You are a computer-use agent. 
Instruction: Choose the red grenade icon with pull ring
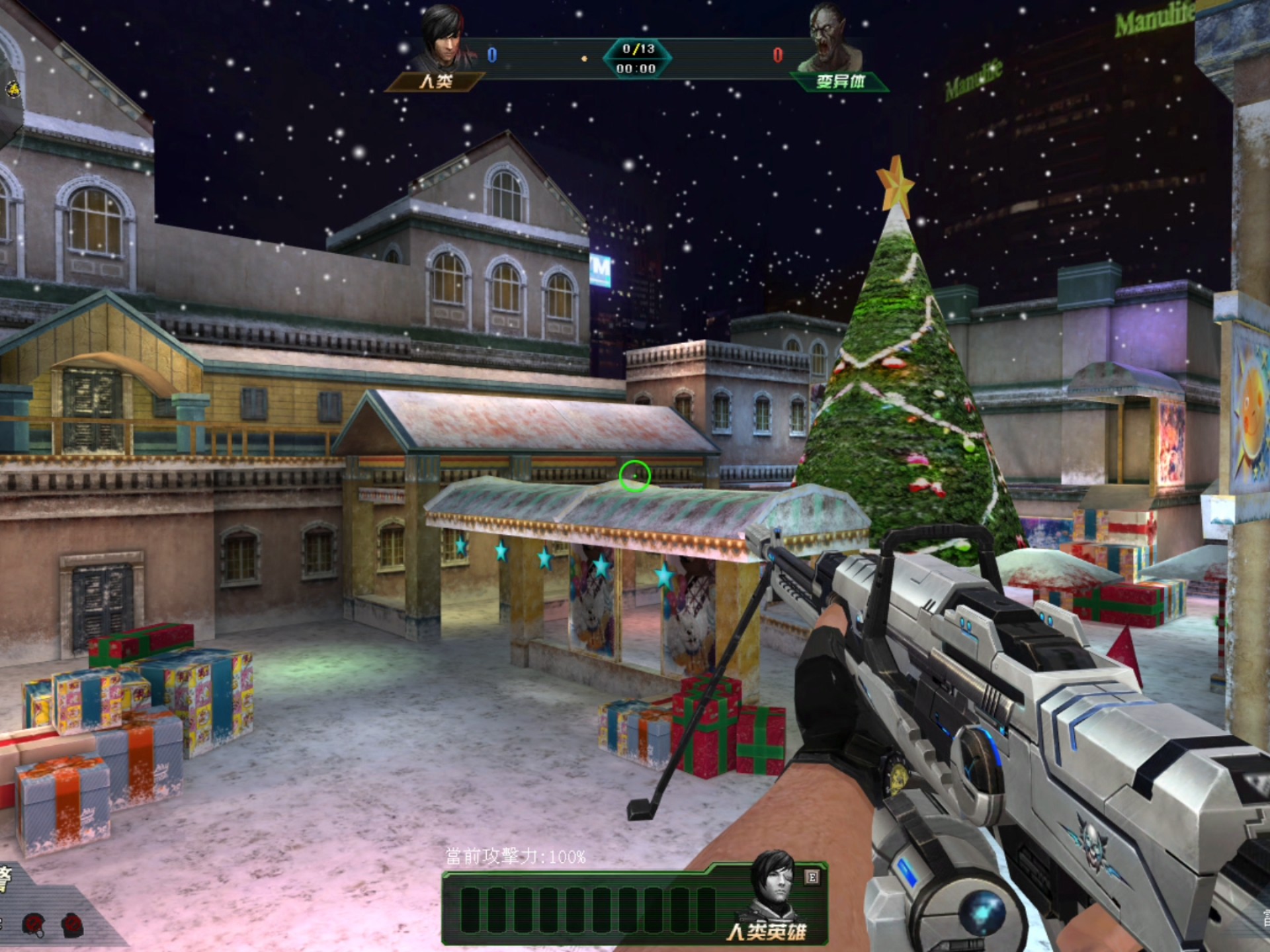click(34, 924)
